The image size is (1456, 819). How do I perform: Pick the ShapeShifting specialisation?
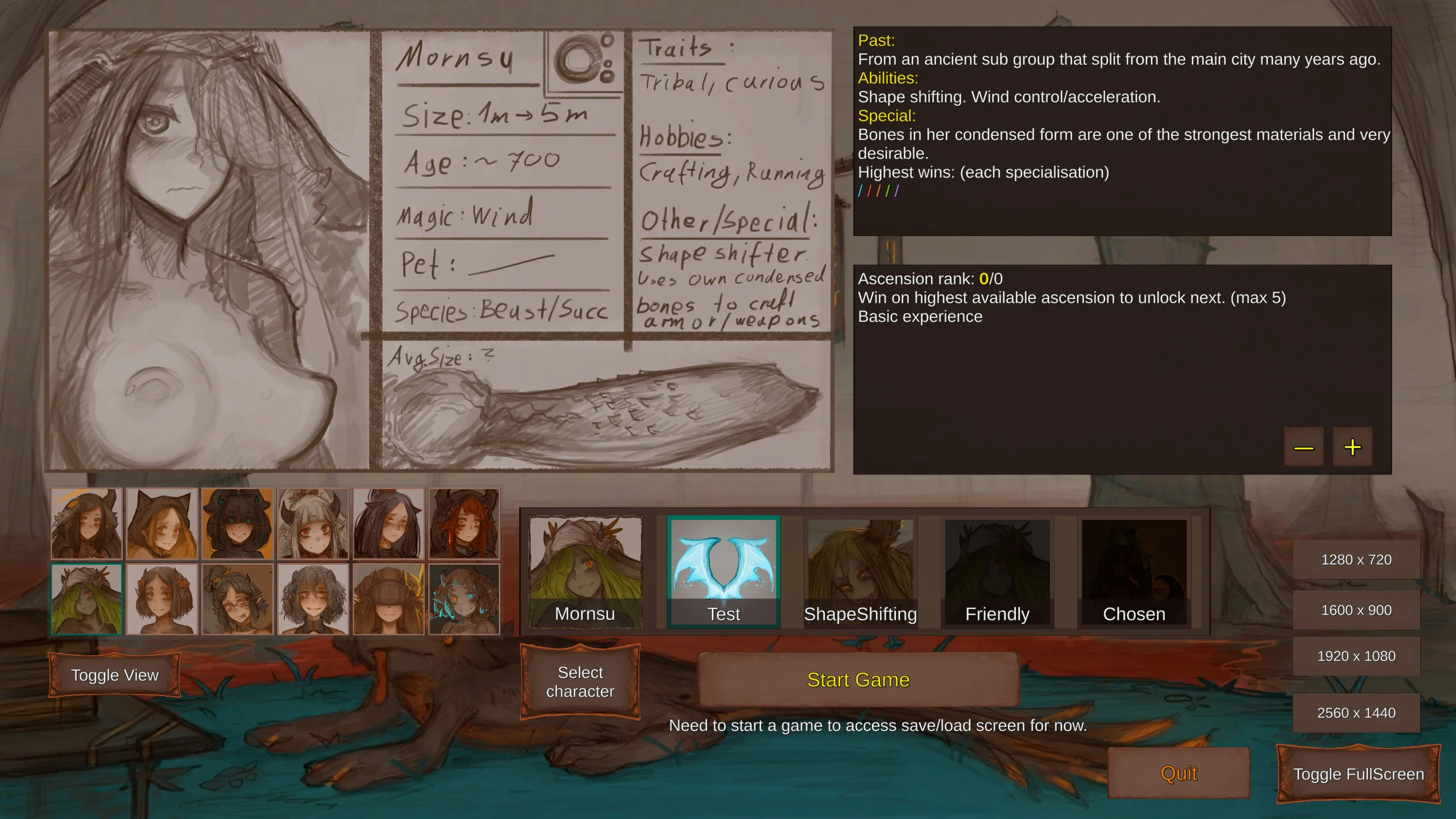[860, 572]
